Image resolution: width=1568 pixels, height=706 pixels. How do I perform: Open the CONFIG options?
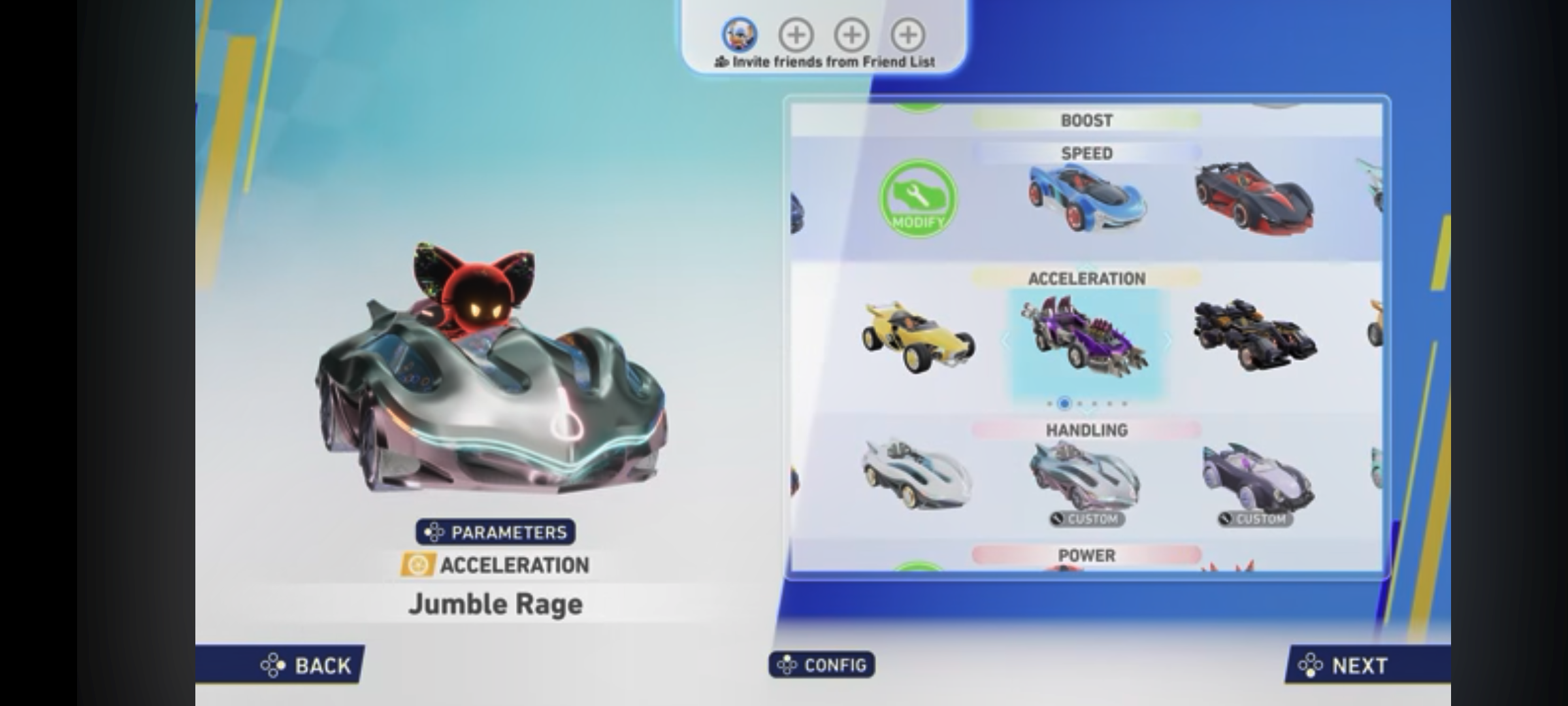821,665
